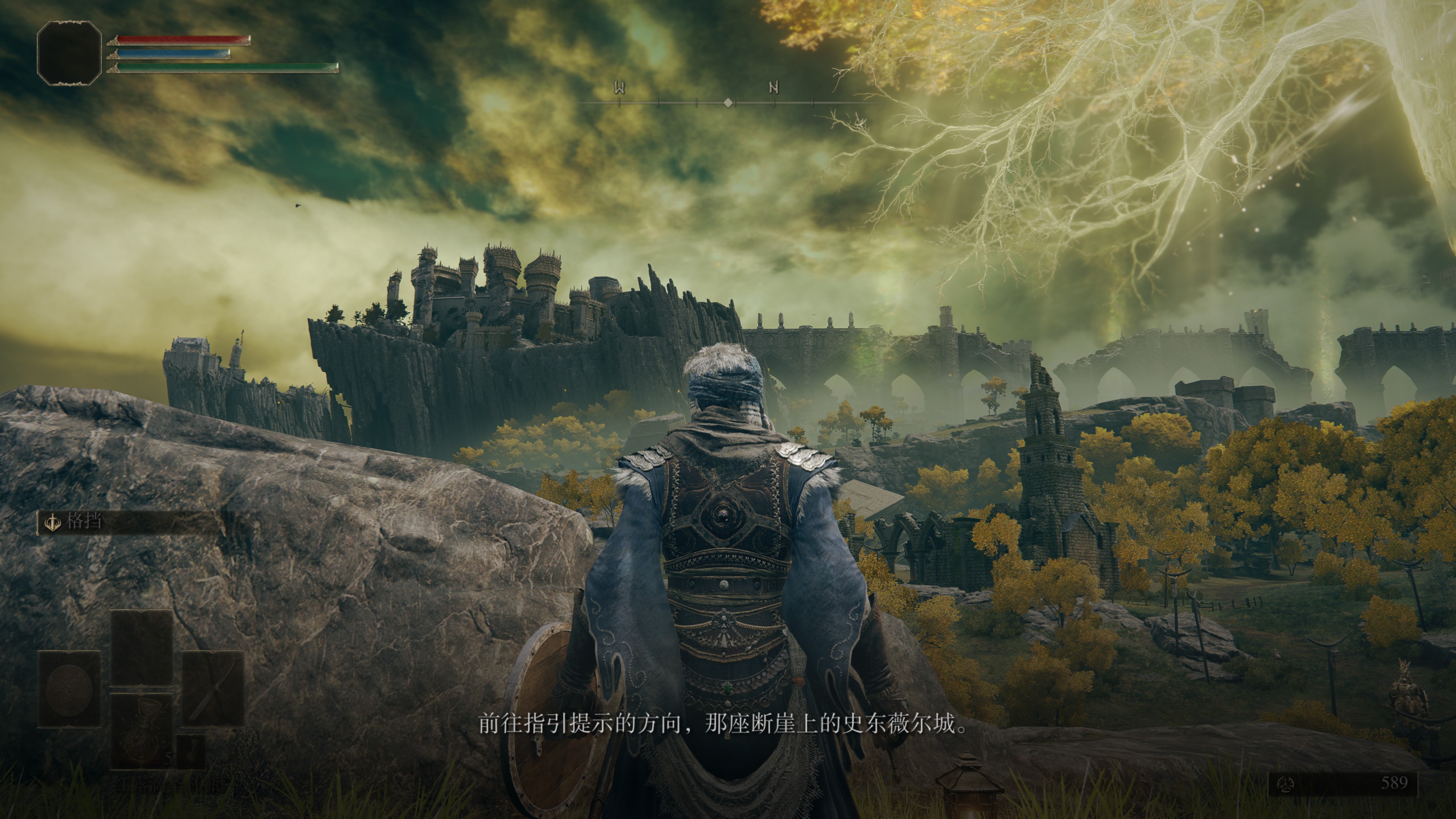Choose the small next-item flask slot
This screenshot has height=819, width=1456.
[191, 752]
